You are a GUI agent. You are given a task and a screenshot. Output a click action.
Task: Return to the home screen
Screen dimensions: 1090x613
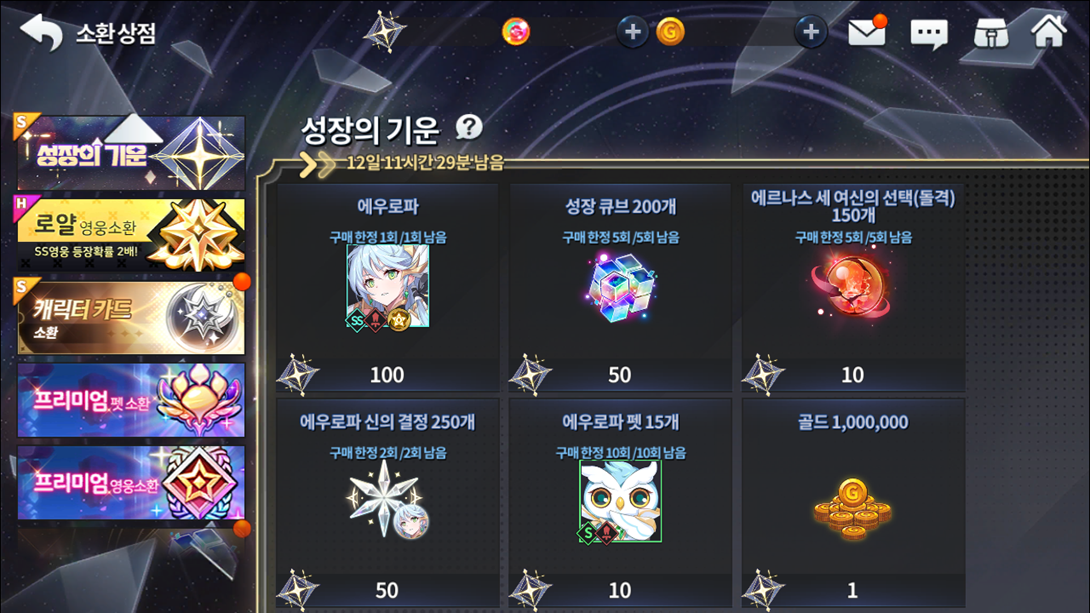pos(1049,30)
